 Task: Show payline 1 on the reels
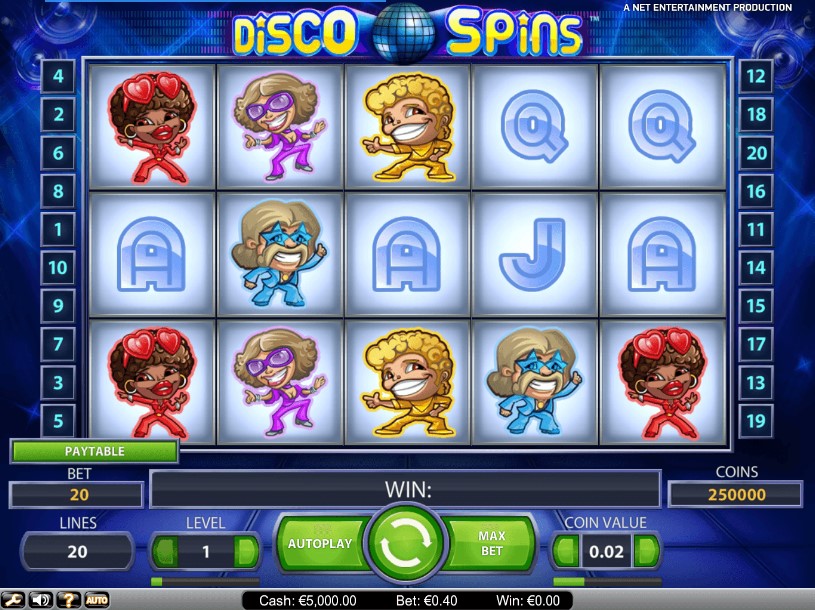pyautogui.click(x=58, y=229)
